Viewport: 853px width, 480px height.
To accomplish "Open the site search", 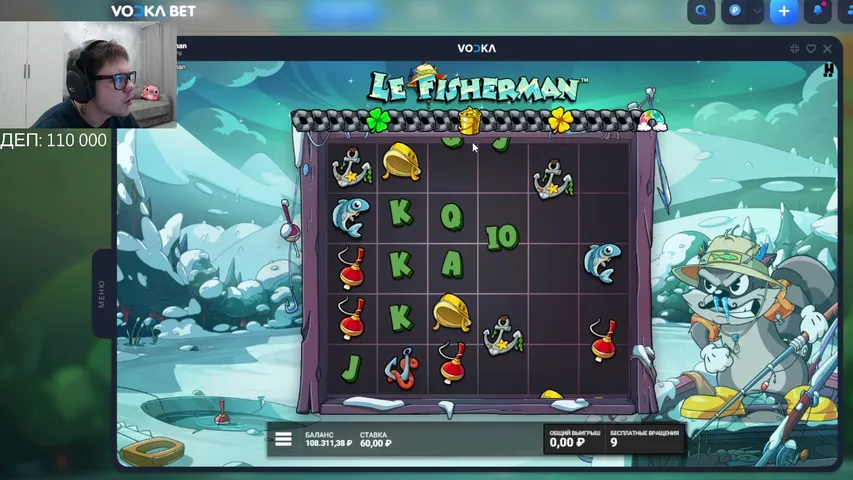I will point(702,11).
